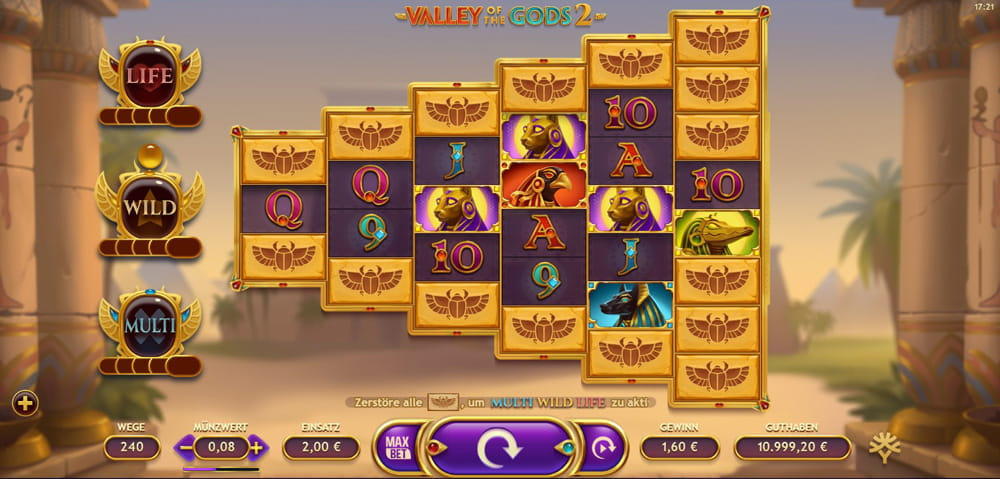Viewport: 1000px width, 479px height.
Task: Increase the Münzwert coin value
Action: click(258, 448)
